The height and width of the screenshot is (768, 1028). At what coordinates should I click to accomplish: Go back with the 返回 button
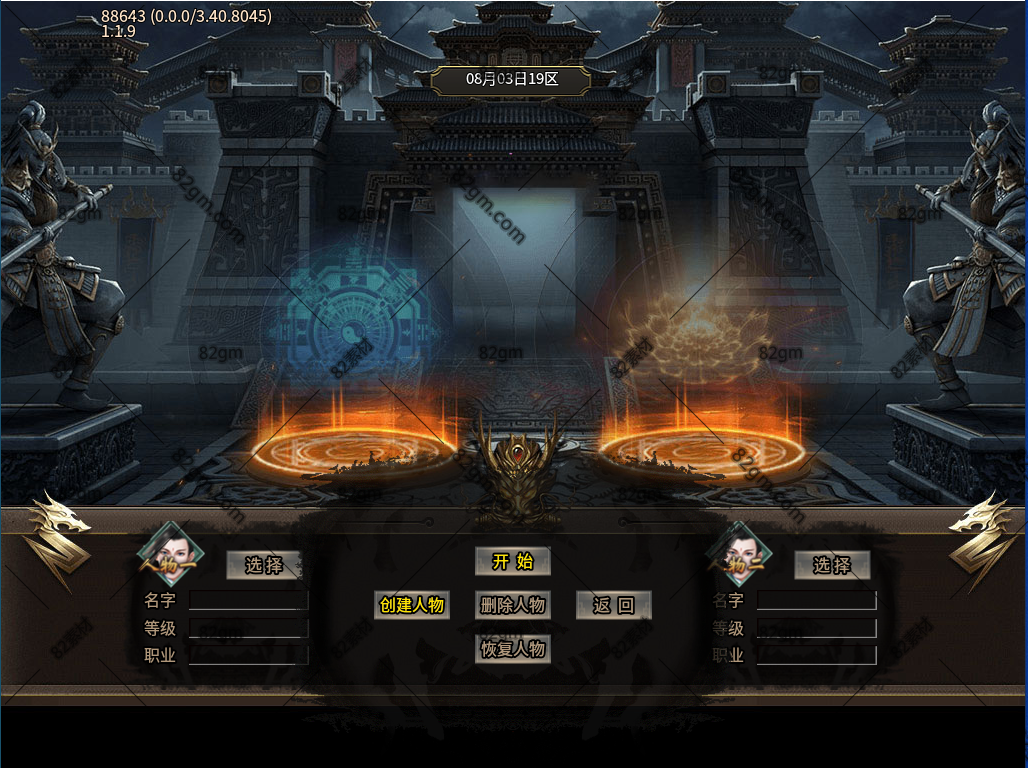(x=613, y=605)
